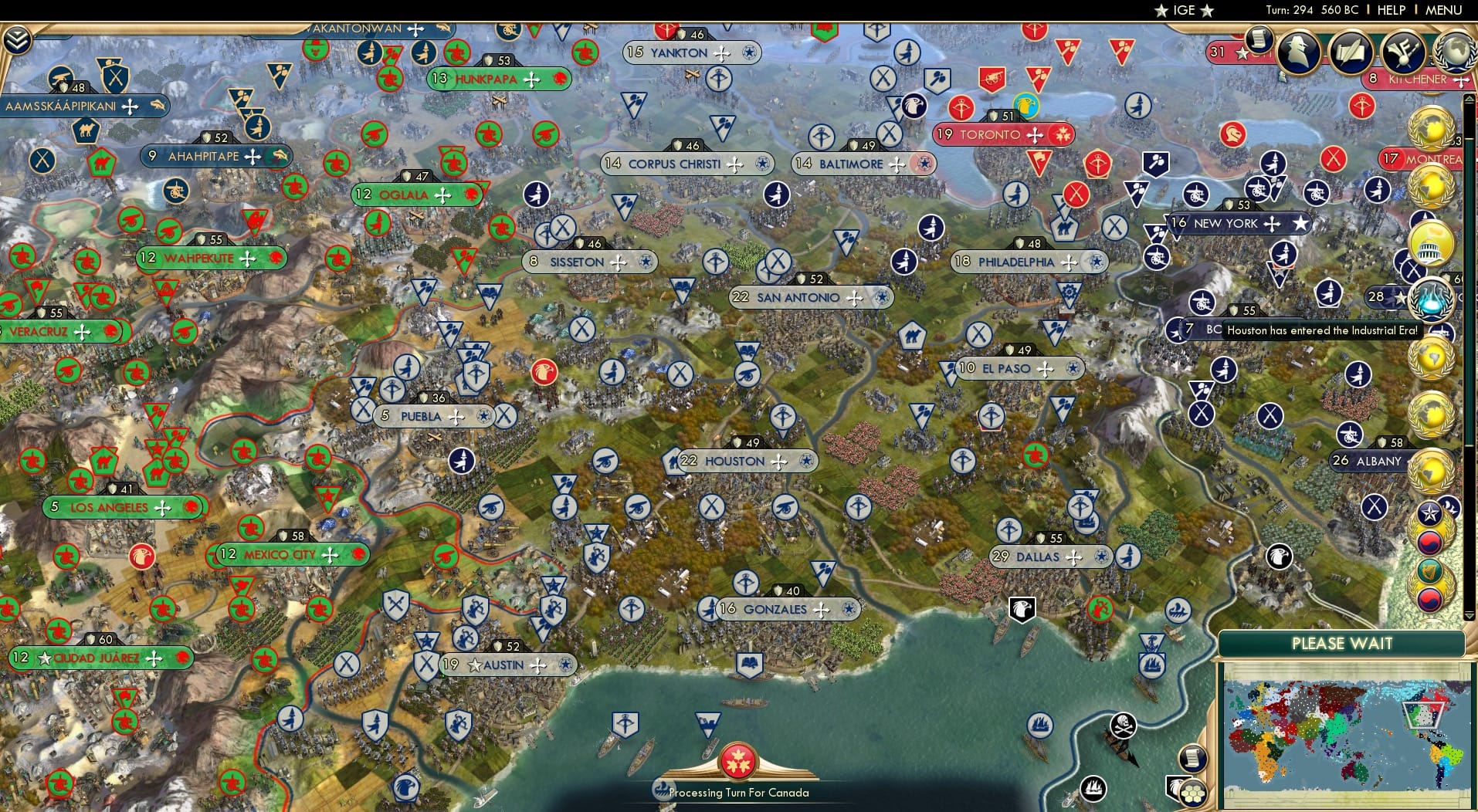Select the New York city banner
The width and height of the screenshot is (1478, 812).
(1236, 223)
